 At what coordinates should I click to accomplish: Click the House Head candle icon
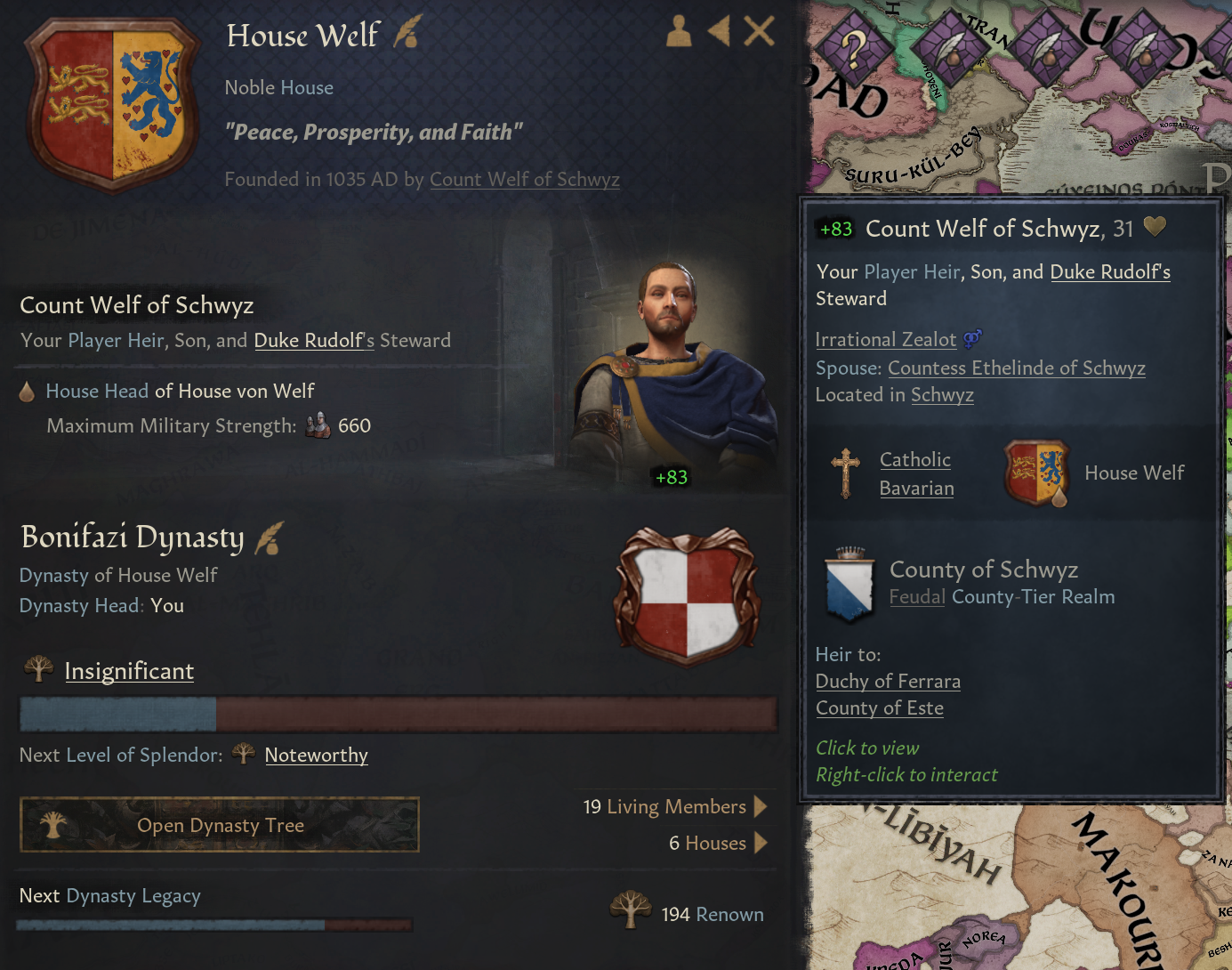(28, 390)
